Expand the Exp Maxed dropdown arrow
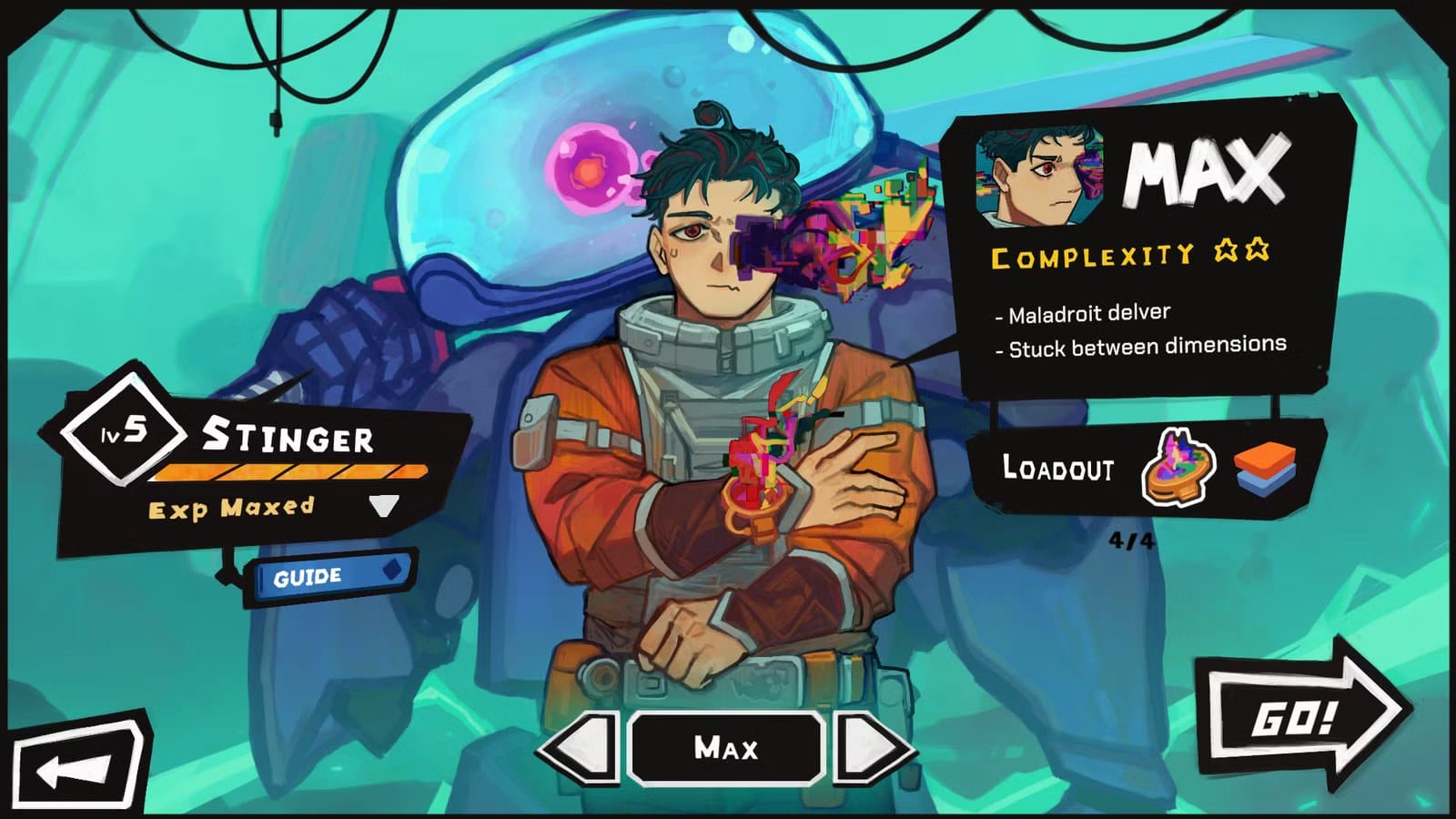 coord(384,507)
